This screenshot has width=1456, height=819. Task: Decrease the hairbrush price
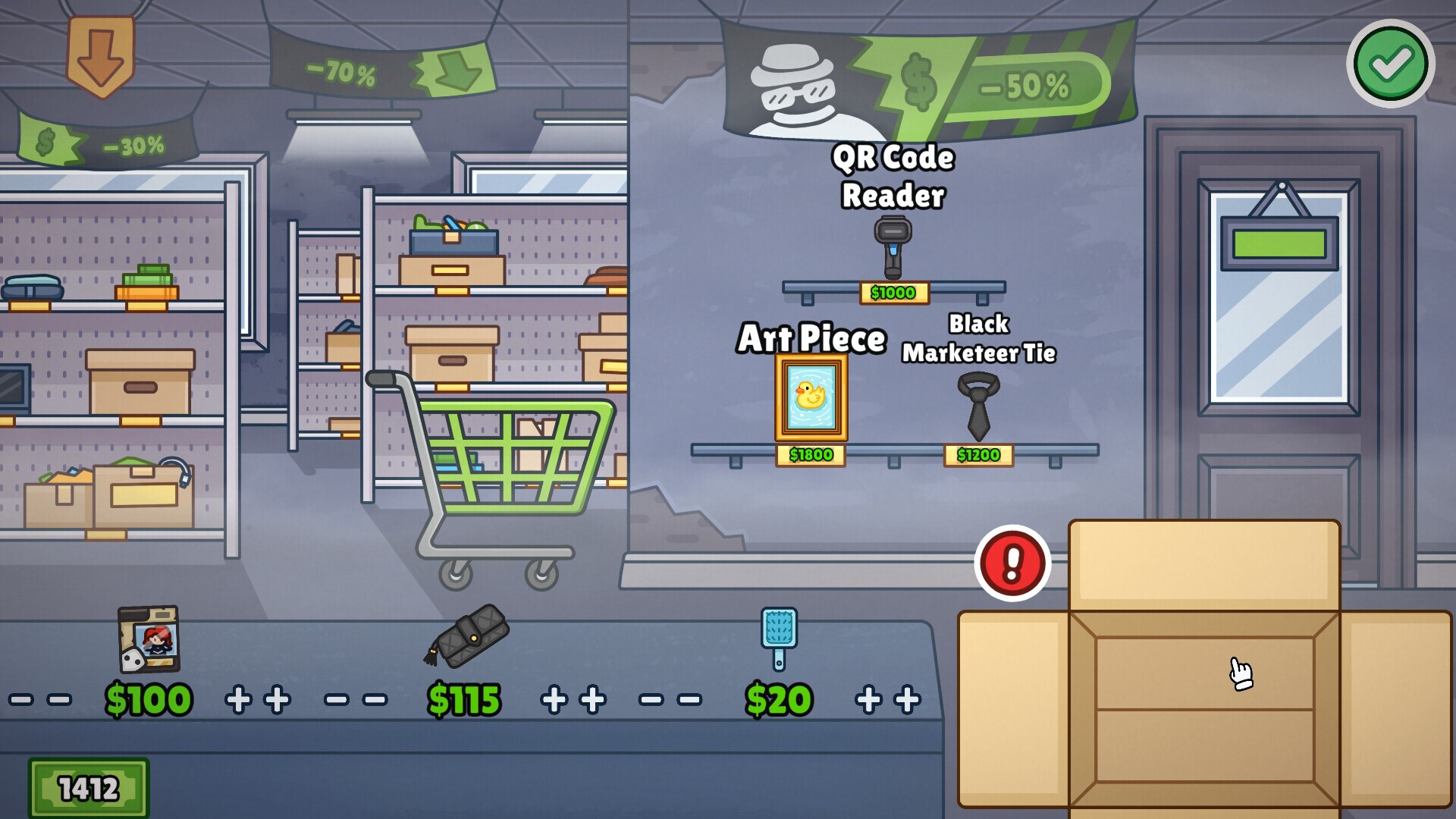669,698
